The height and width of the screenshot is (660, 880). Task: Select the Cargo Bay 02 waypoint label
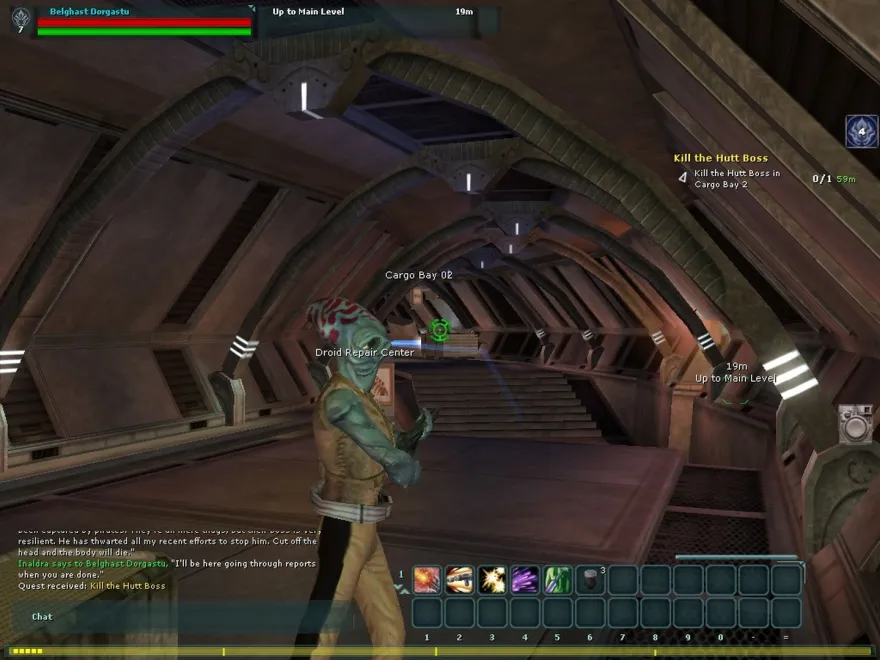pyautogui.click(x=419, y=275)
